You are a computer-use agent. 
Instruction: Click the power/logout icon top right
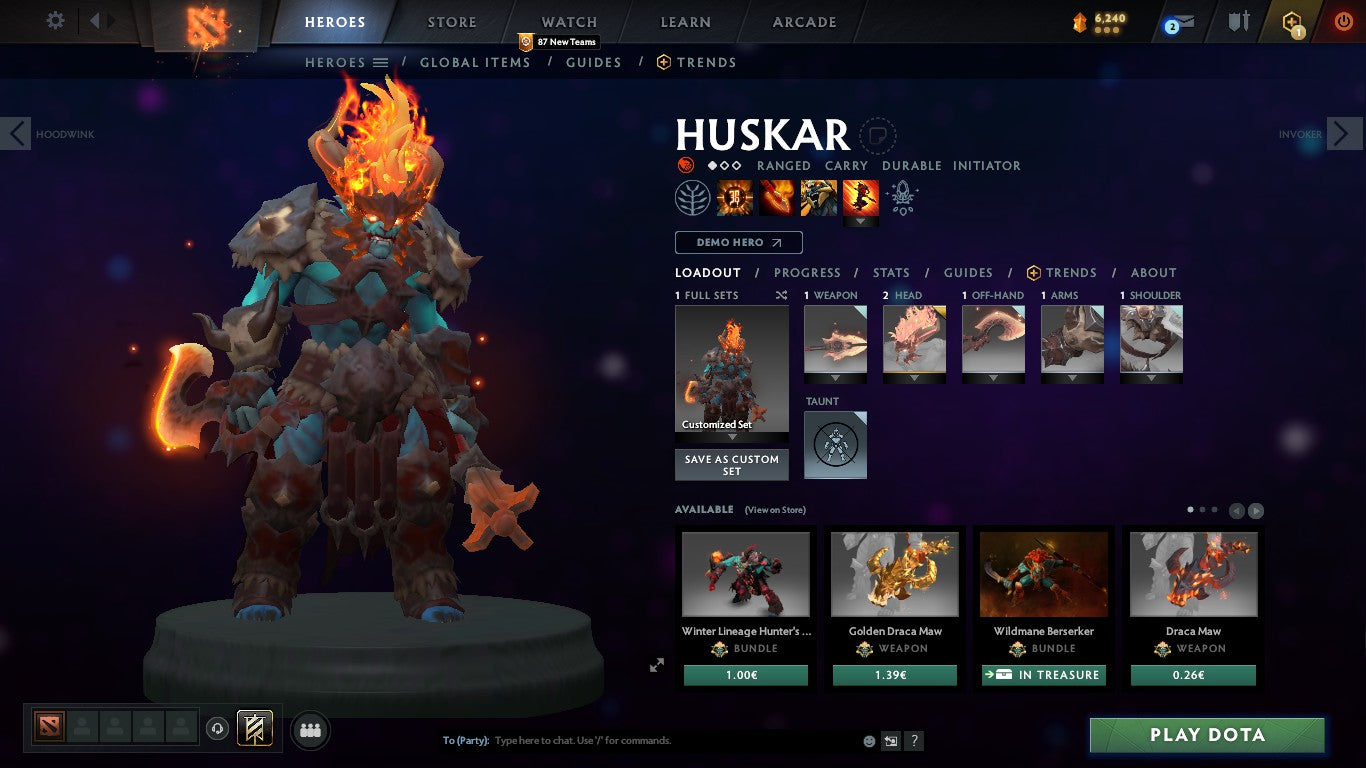click(x=1342, y=20)
